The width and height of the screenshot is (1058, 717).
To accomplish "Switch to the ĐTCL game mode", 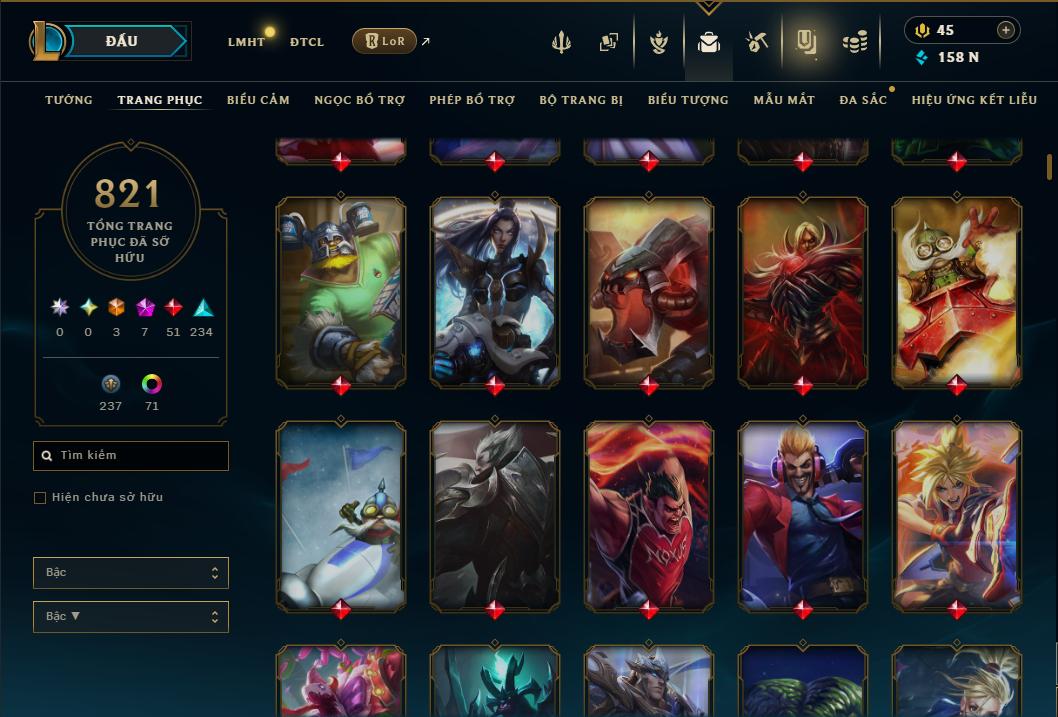I will point(306,42).
